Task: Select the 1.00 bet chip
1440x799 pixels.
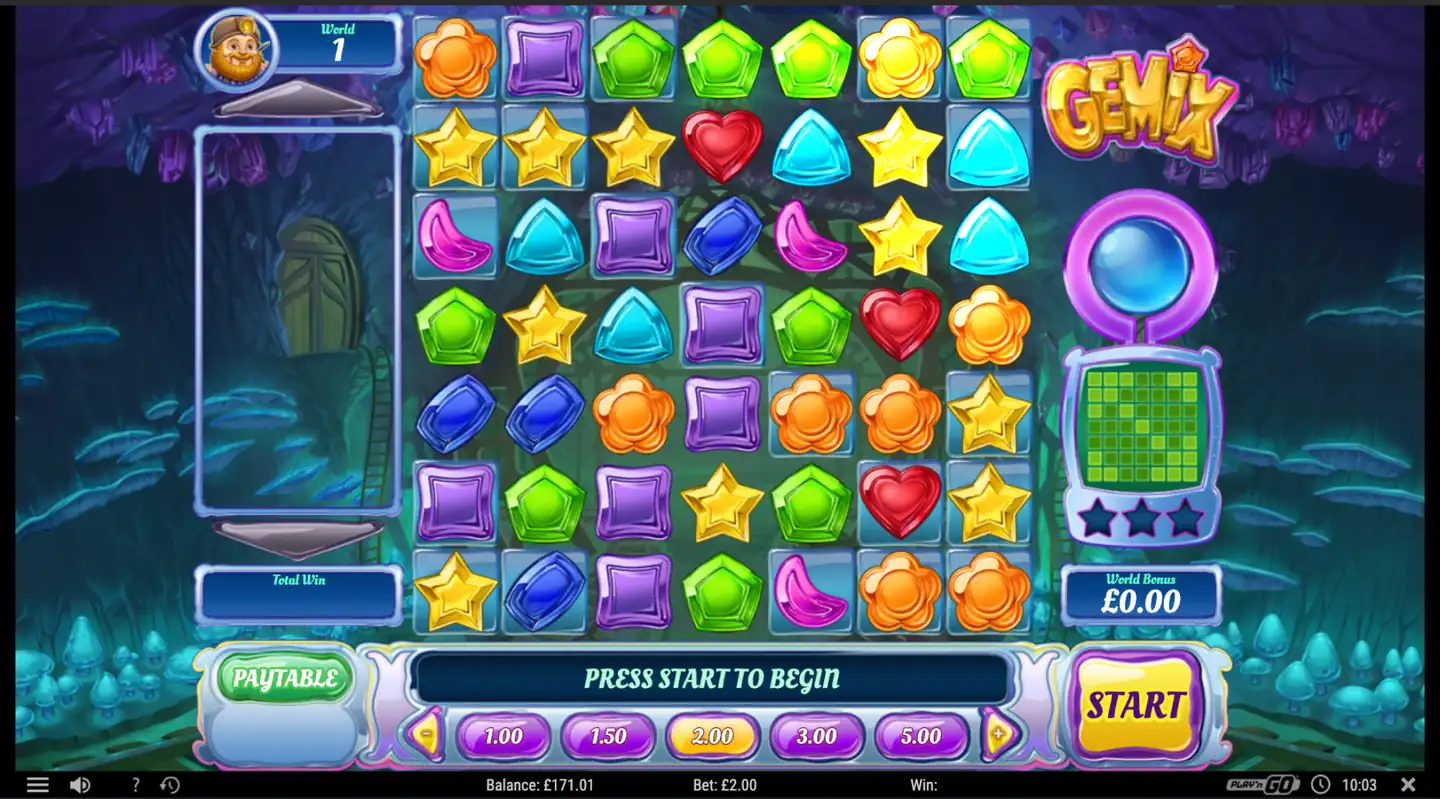Action: 504,737
